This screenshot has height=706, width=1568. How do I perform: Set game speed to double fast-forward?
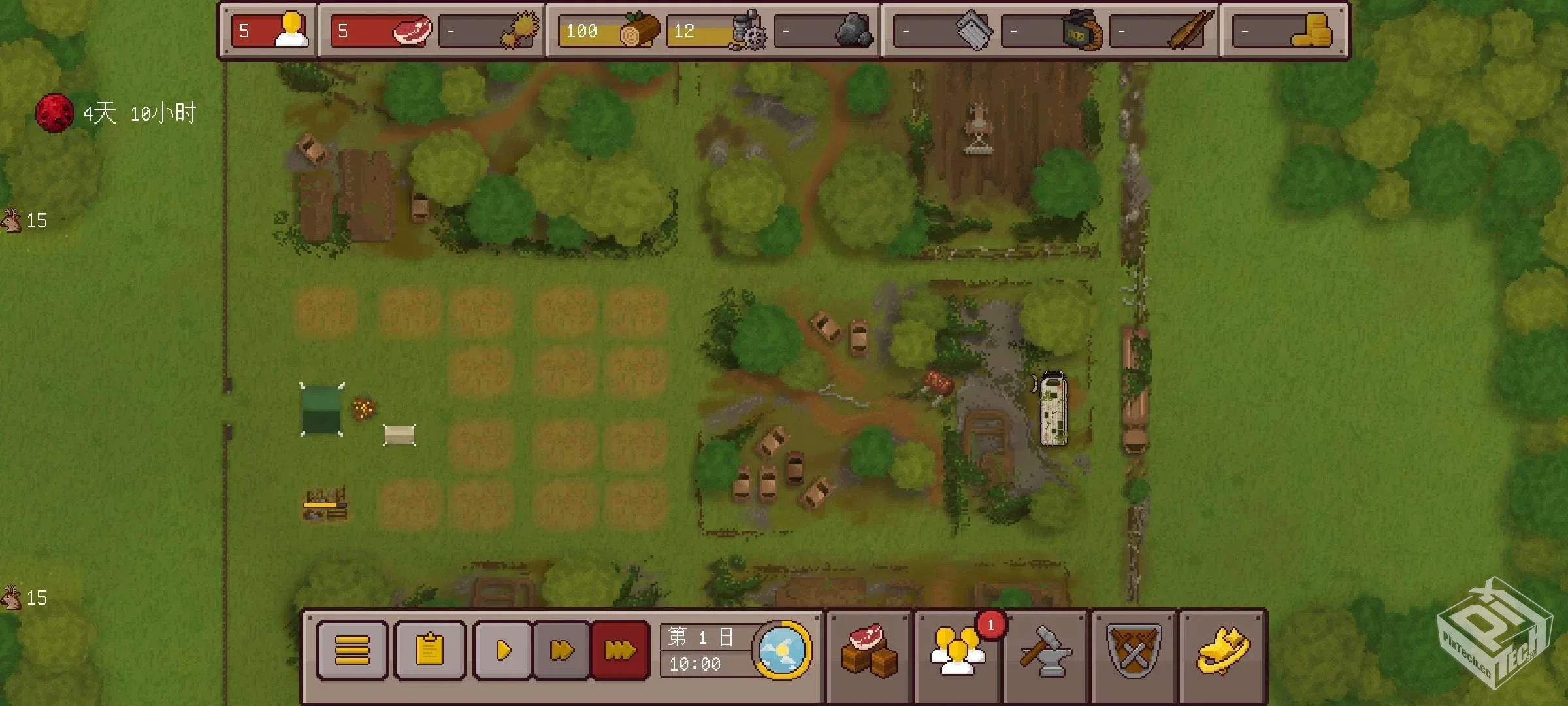562,651
